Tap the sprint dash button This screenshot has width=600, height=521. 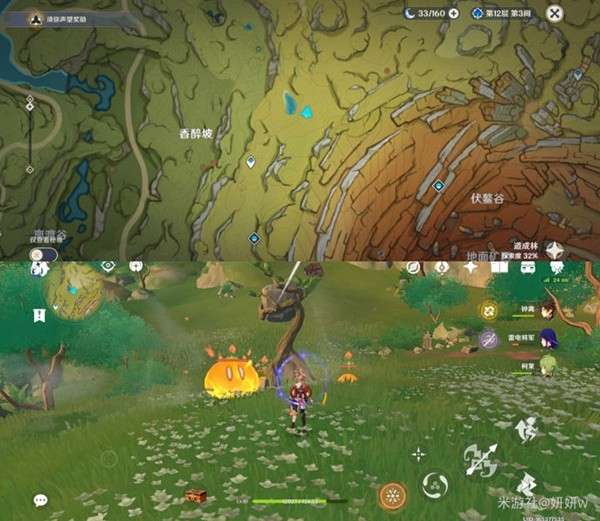pos(526,484)
